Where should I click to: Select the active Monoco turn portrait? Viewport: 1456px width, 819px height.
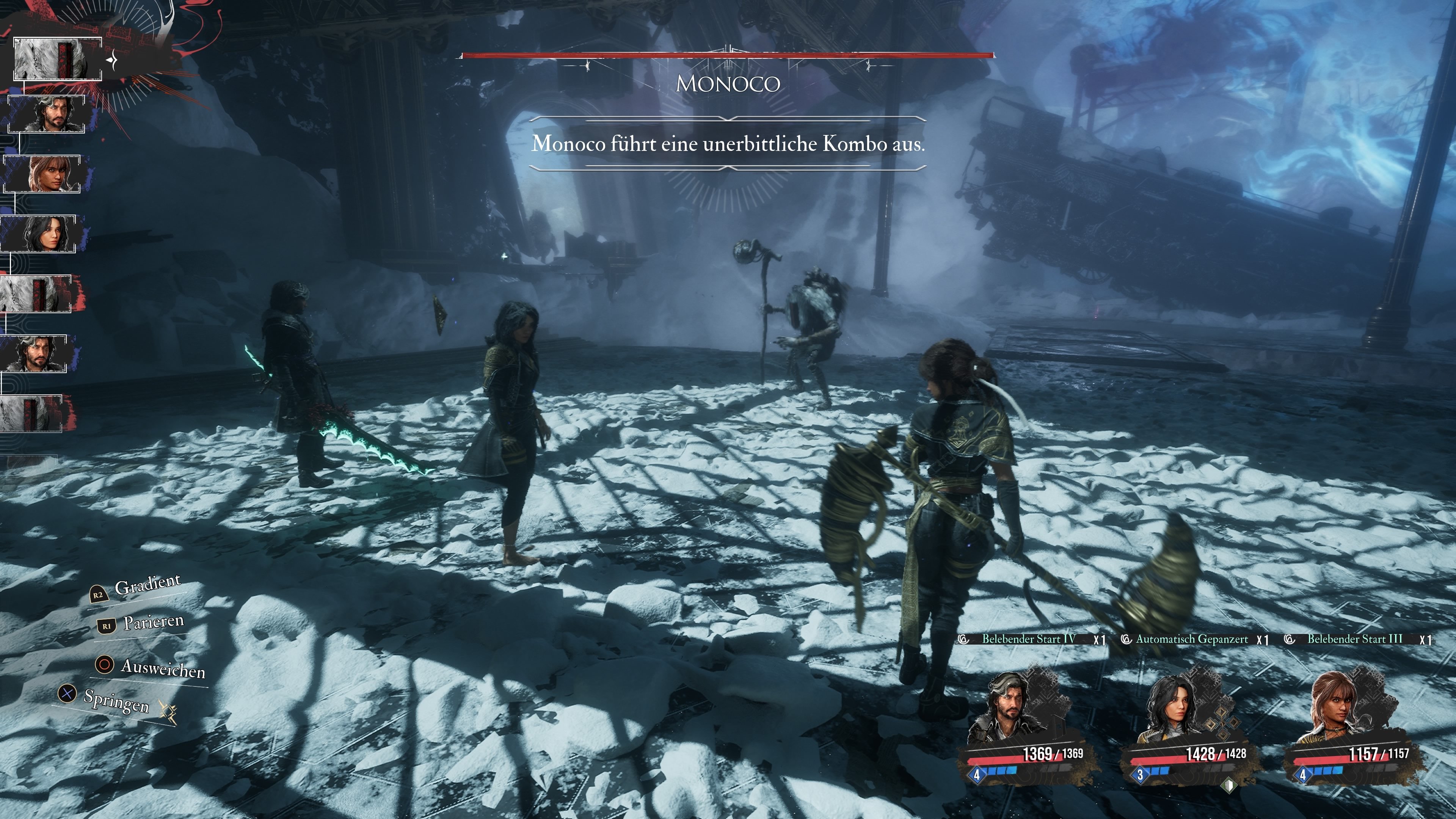[x=57, y=59]
